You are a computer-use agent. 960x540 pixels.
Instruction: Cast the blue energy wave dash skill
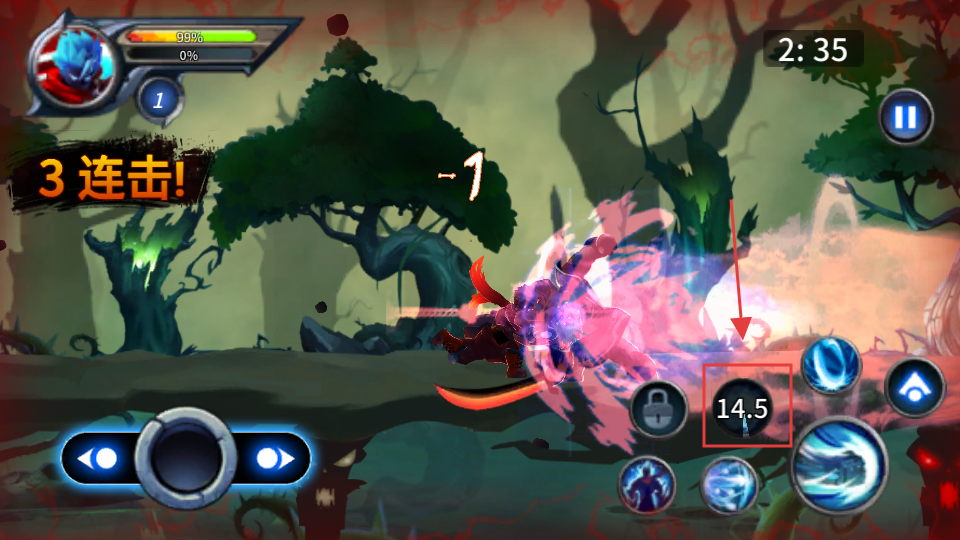(x=730, y=485)
